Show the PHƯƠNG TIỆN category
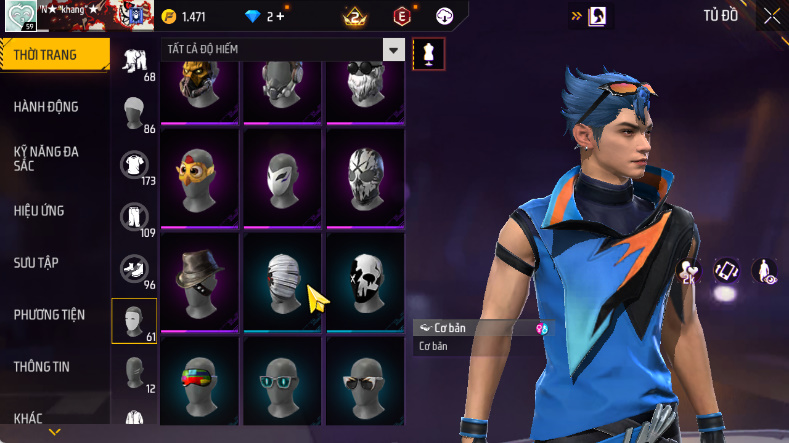 (x=49, y=315)
